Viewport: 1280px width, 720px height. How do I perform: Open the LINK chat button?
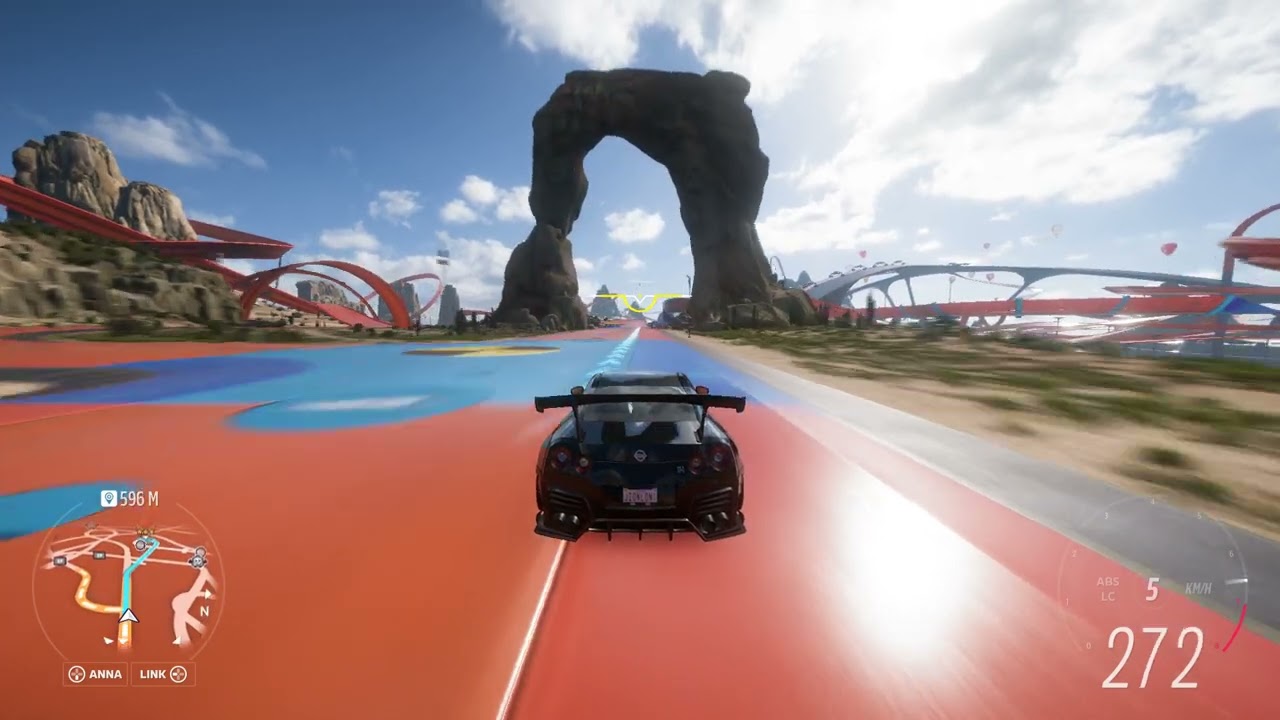click(x=164, y=674)
